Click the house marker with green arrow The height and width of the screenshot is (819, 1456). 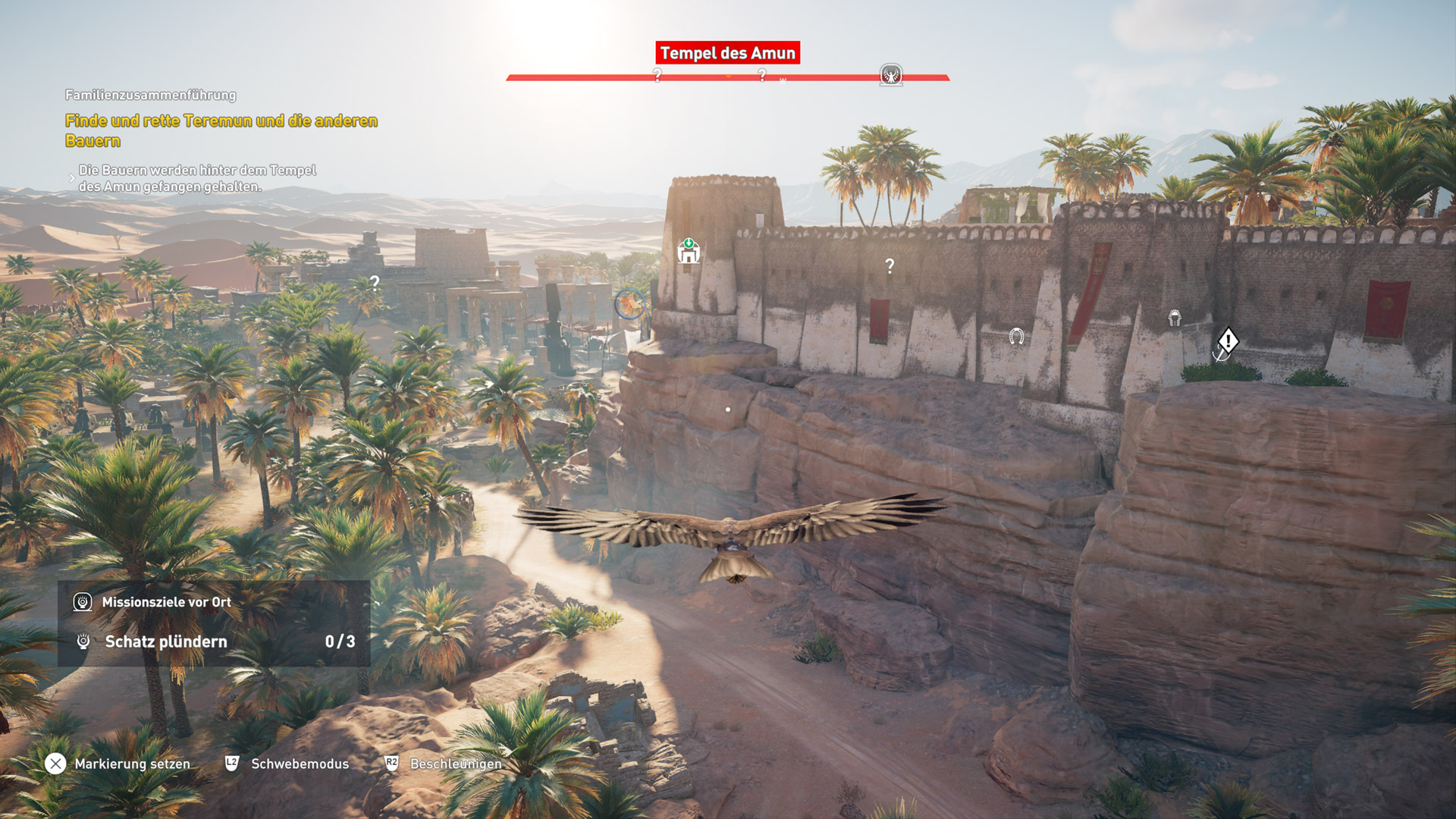point(689,251)
